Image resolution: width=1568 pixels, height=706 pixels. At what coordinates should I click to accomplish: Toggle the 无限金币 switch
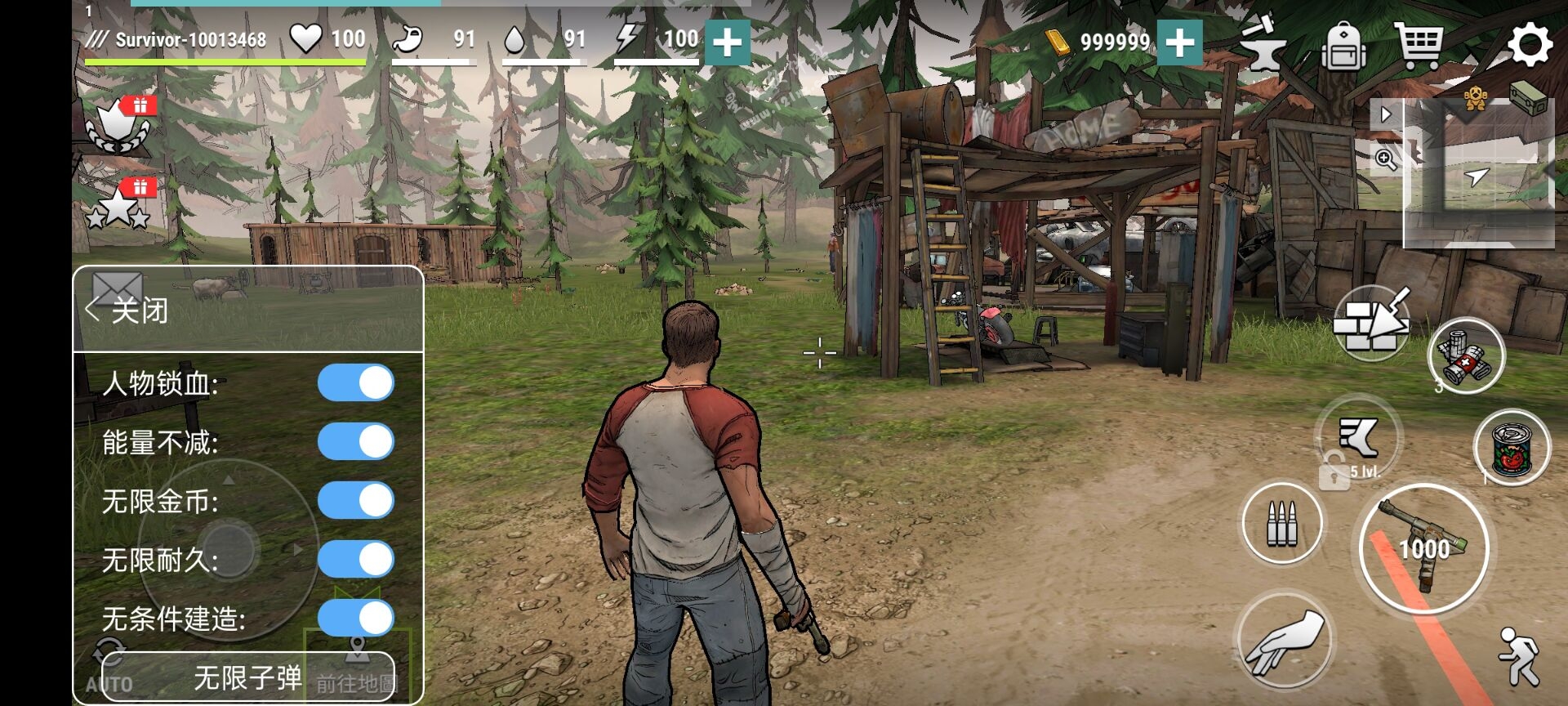pyautogui.click(x=356, y=501)
